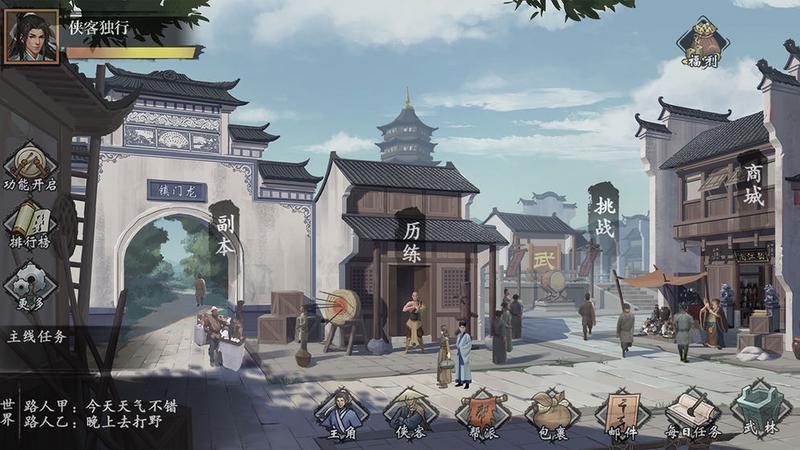Open the 功能开启 feature unlock icon
The height and width of the screenshot is (450, 800).
30,165
